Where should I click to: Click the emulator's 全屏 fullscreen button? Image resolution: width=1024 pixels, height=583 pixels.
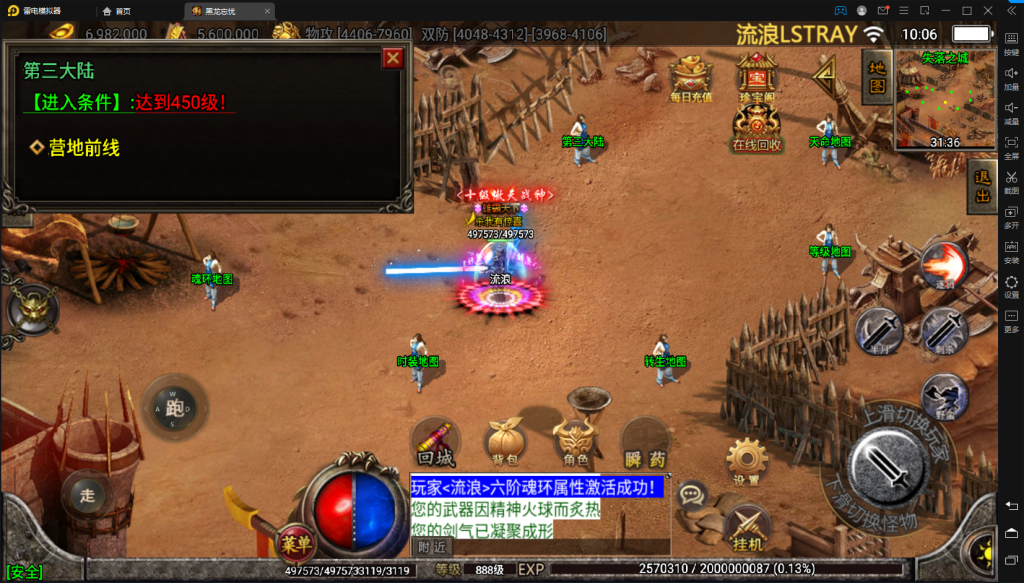pos(1011,146)
